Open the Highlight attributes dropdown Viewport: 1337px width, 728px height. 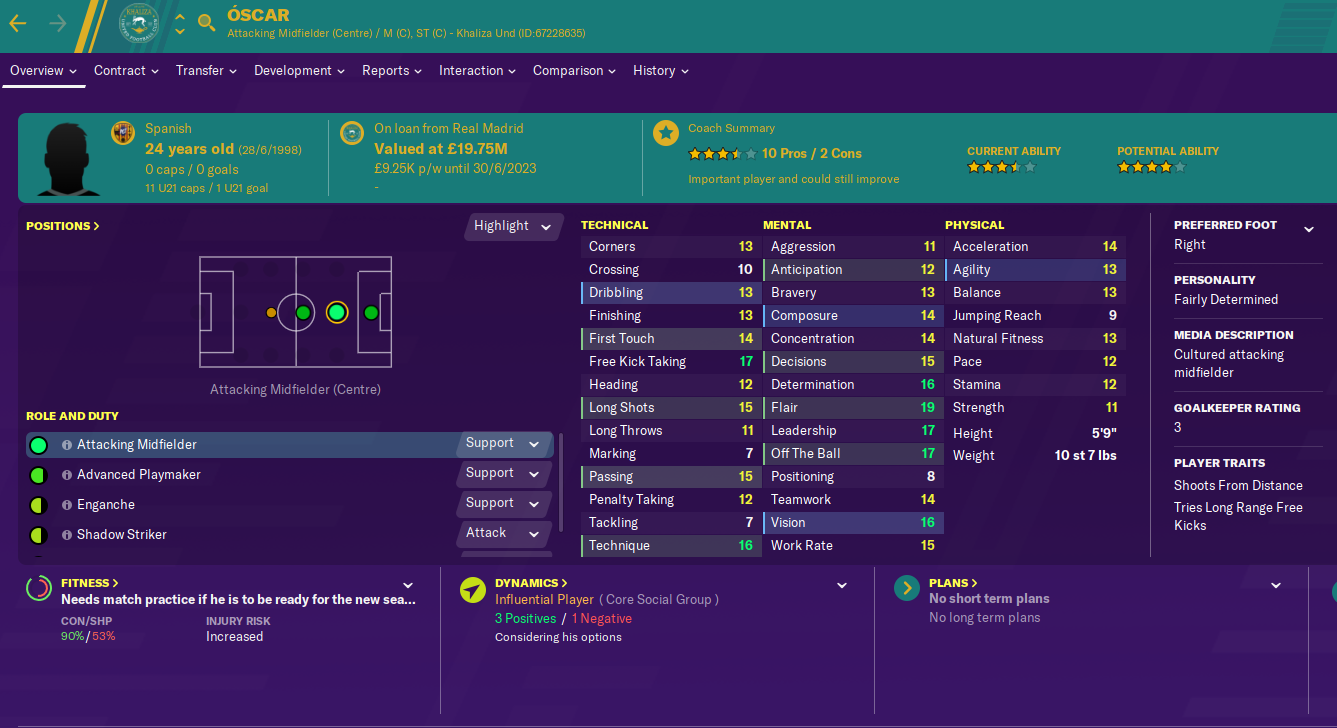point(512,226)
